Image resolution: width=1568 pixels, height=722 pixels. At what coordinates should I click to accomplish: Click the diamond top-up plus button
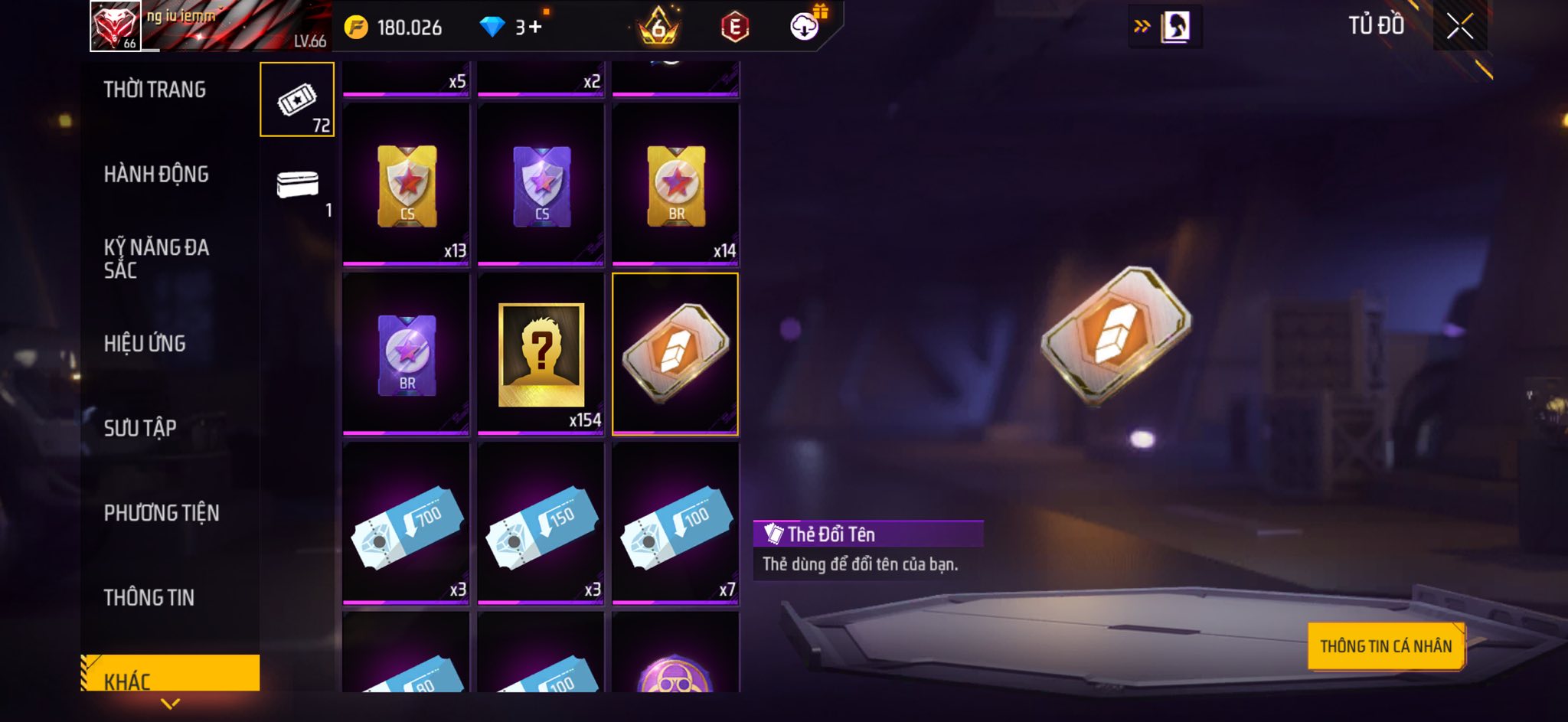point(535,28)
